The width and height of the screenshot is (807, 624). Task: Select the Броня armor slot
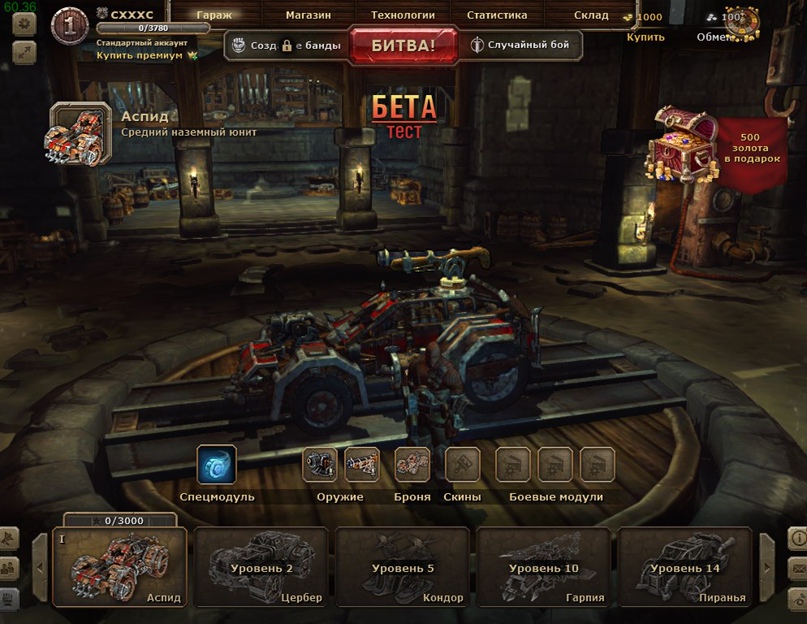[x=412, y=465]
